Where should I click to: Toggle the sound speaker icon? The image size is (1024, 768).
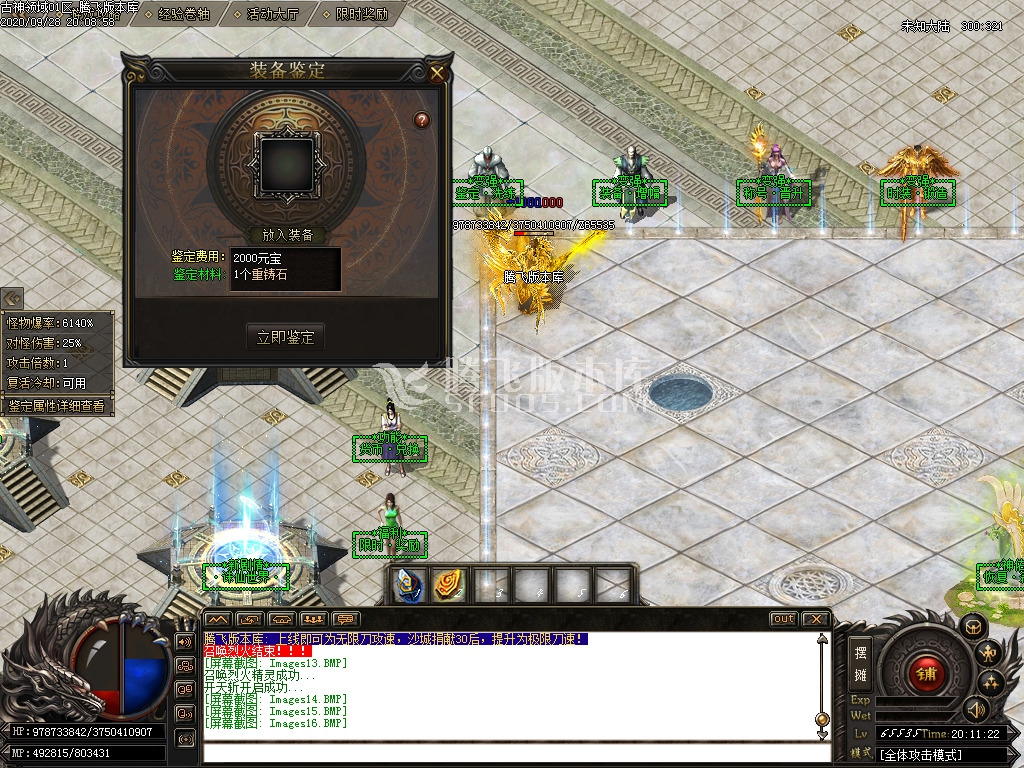click(975, 709)
